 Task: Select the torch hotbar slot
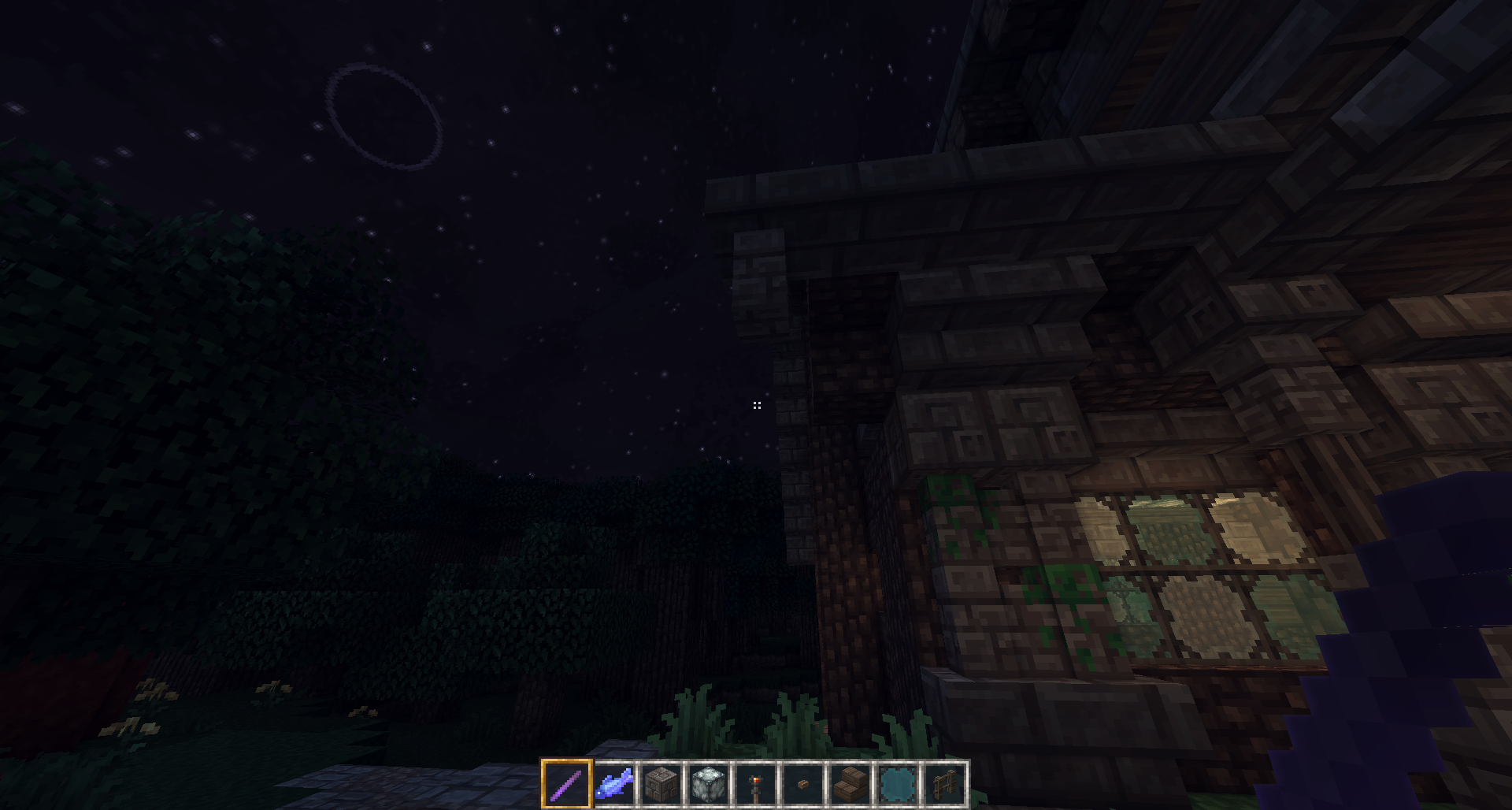coord(756,784)
